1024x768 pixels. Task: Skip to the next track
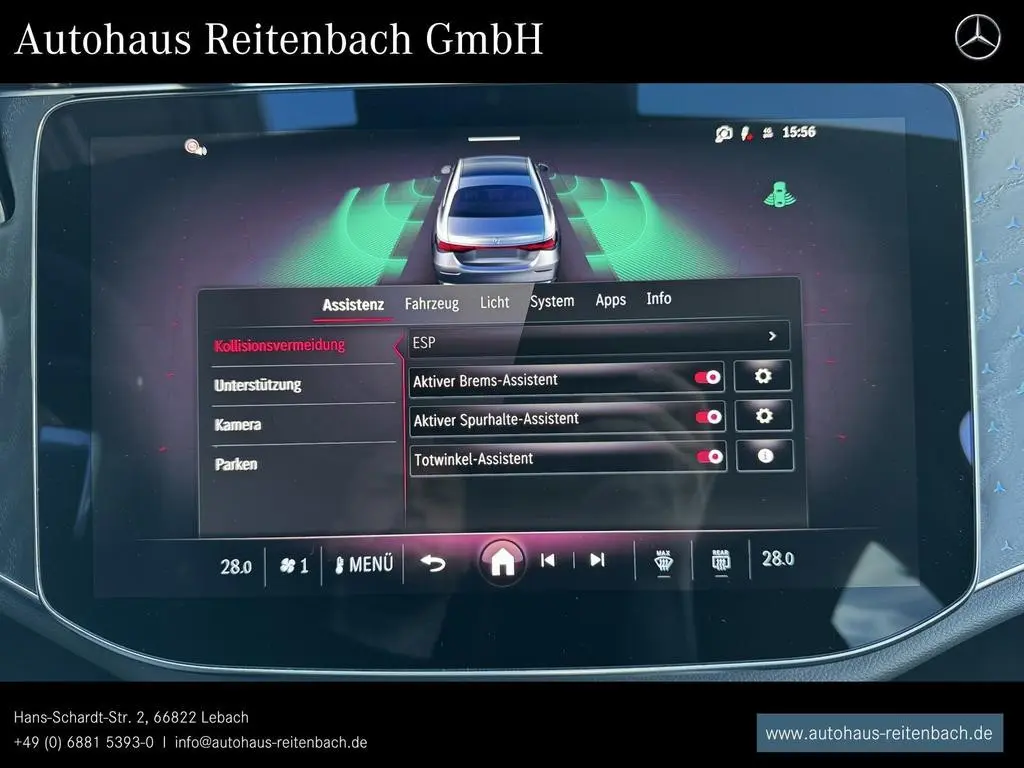pyautogui.click(x=597, y=560)
